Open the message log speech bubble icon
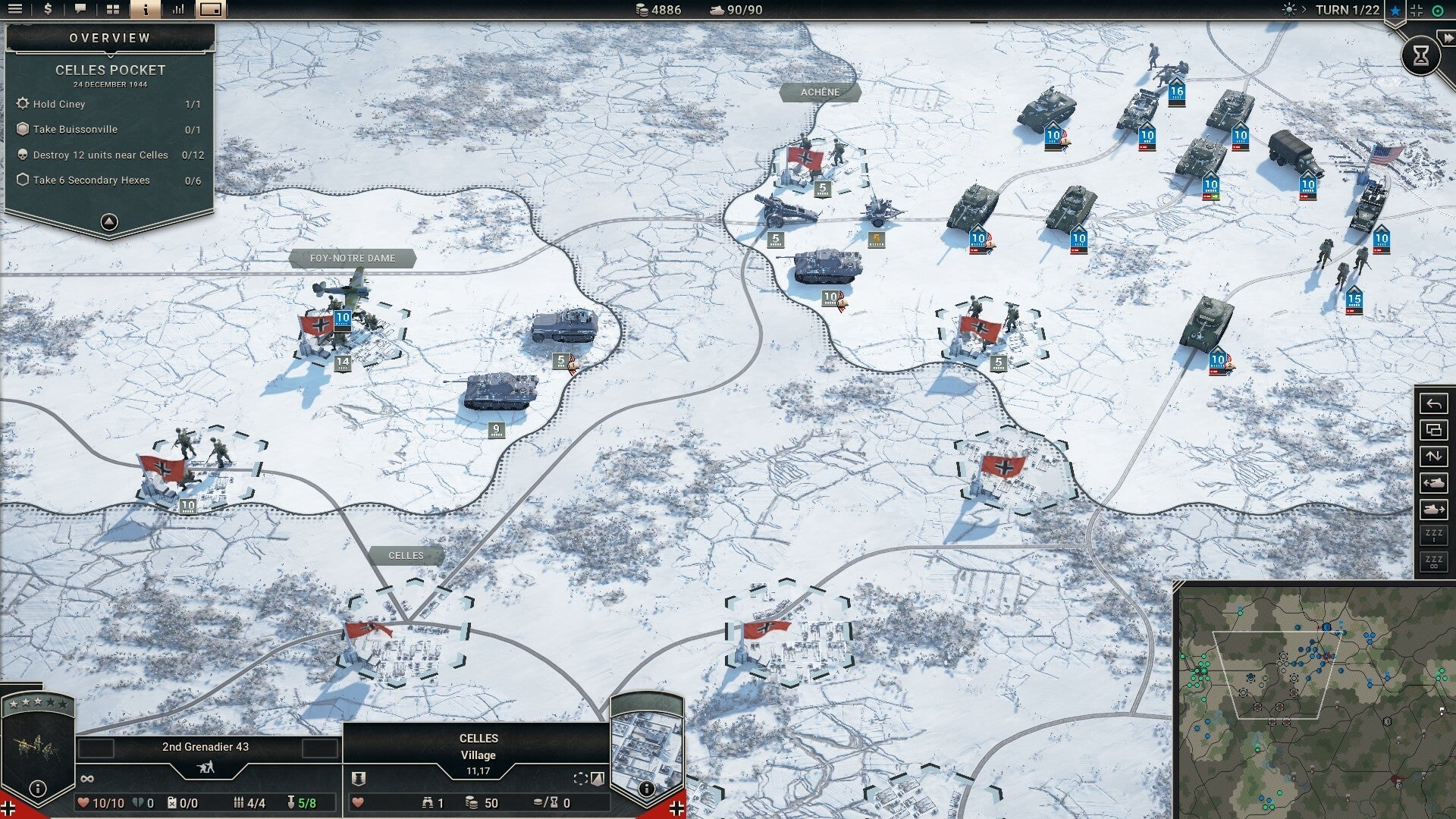1456x819 pixels. click(x=80, y=10)
